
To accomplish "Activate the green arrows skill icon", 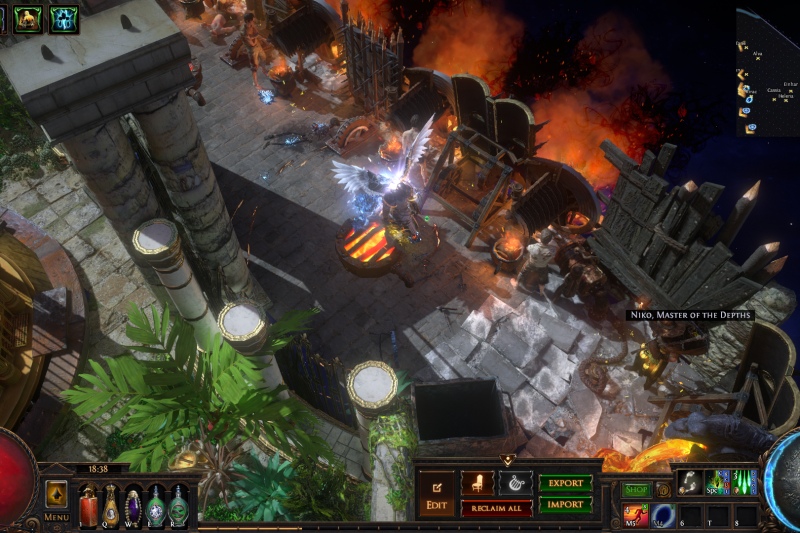I will [745, 483].
